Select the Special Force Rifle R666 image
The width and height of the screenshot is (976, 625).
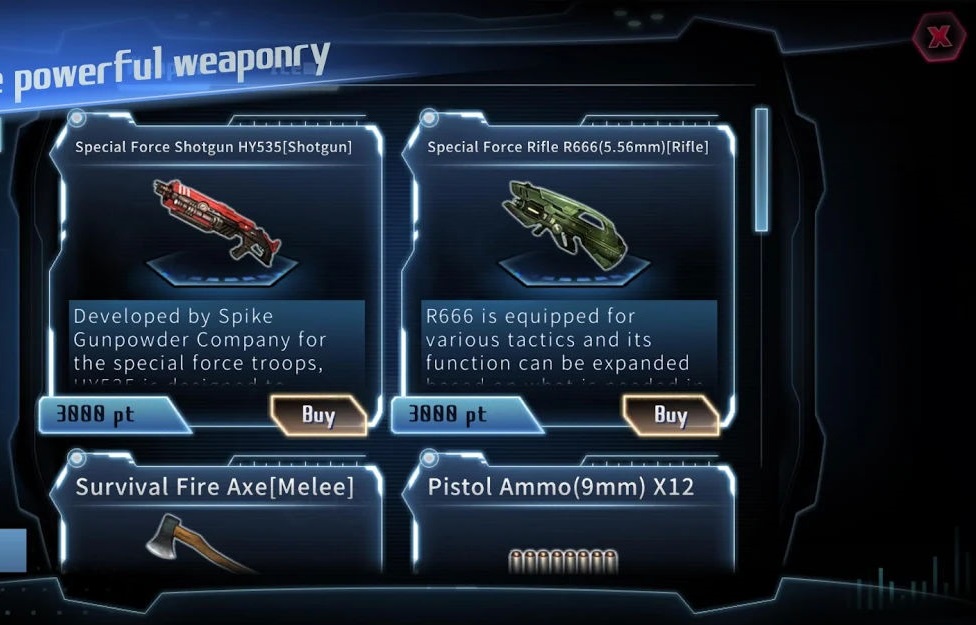569,221
